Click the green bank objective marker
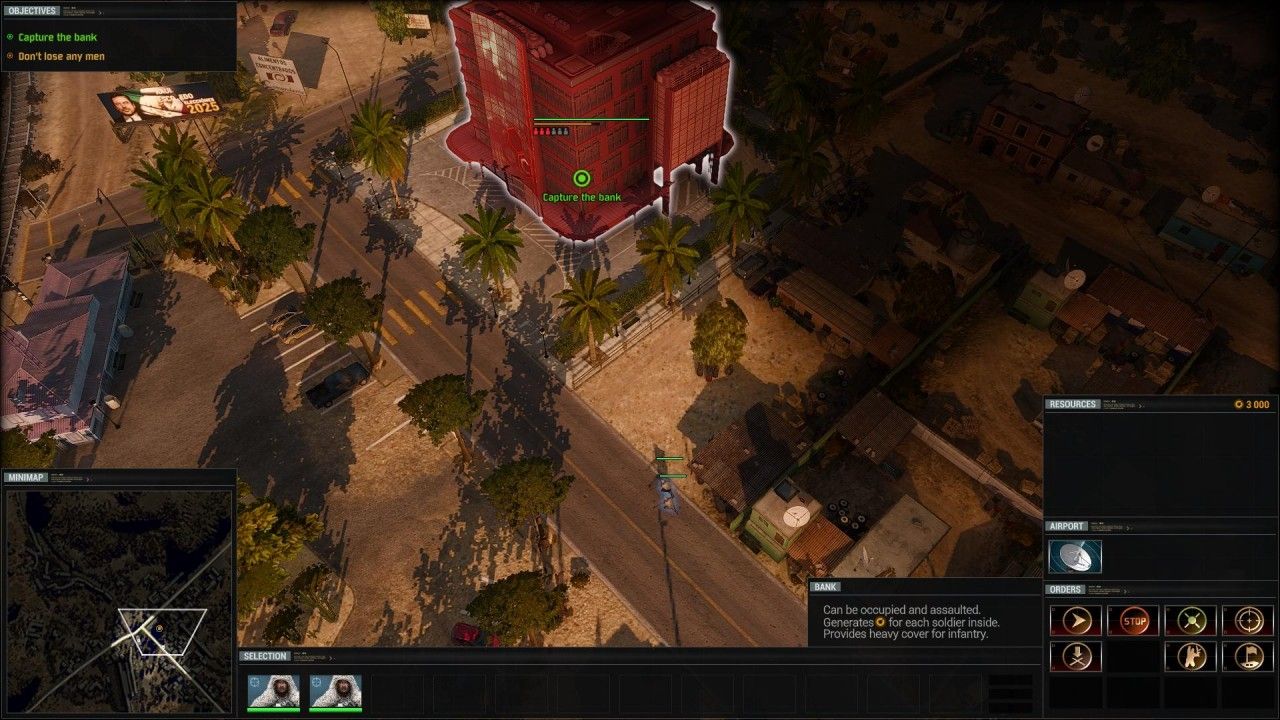Image resolution: width=1280 pixels, height=720 pixels. pyautogui.click(x=581, y=179)
